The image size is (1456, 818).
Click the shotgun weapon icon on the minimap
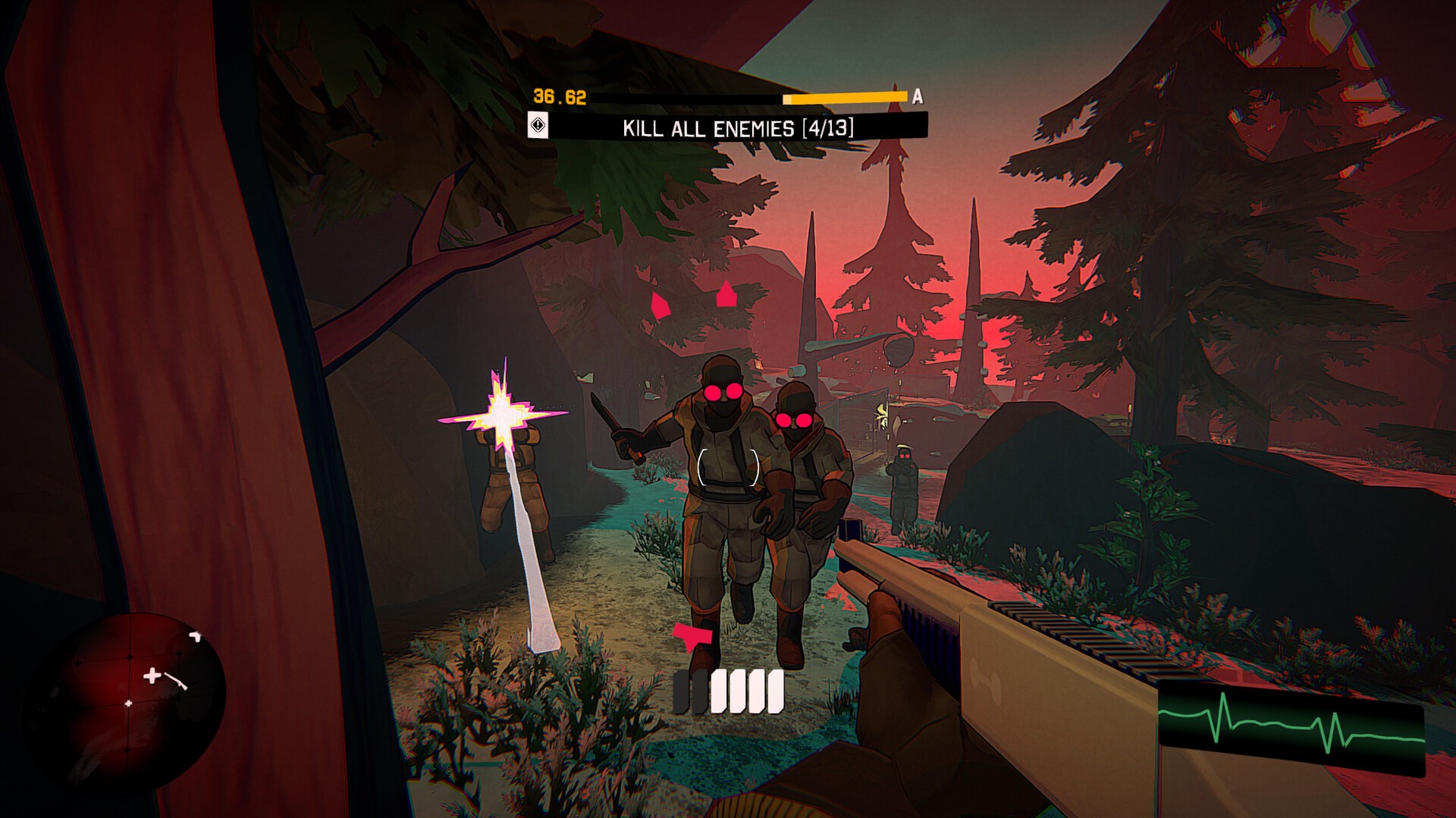(x=175, y=681)
